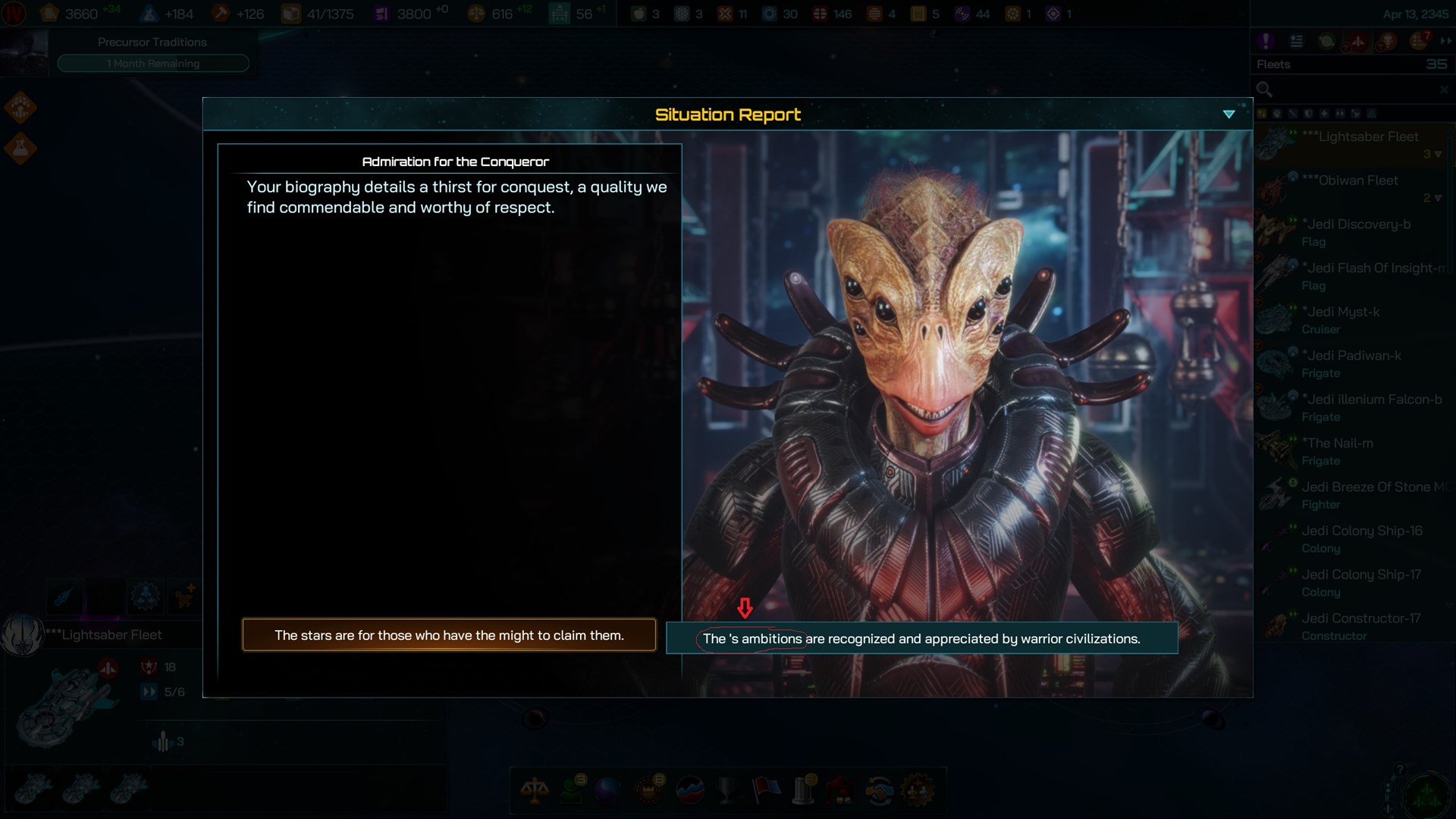Screen dimensions: 1456x819
Task: Choose the reply about stars and might
Action: click(x=449, y=635)
